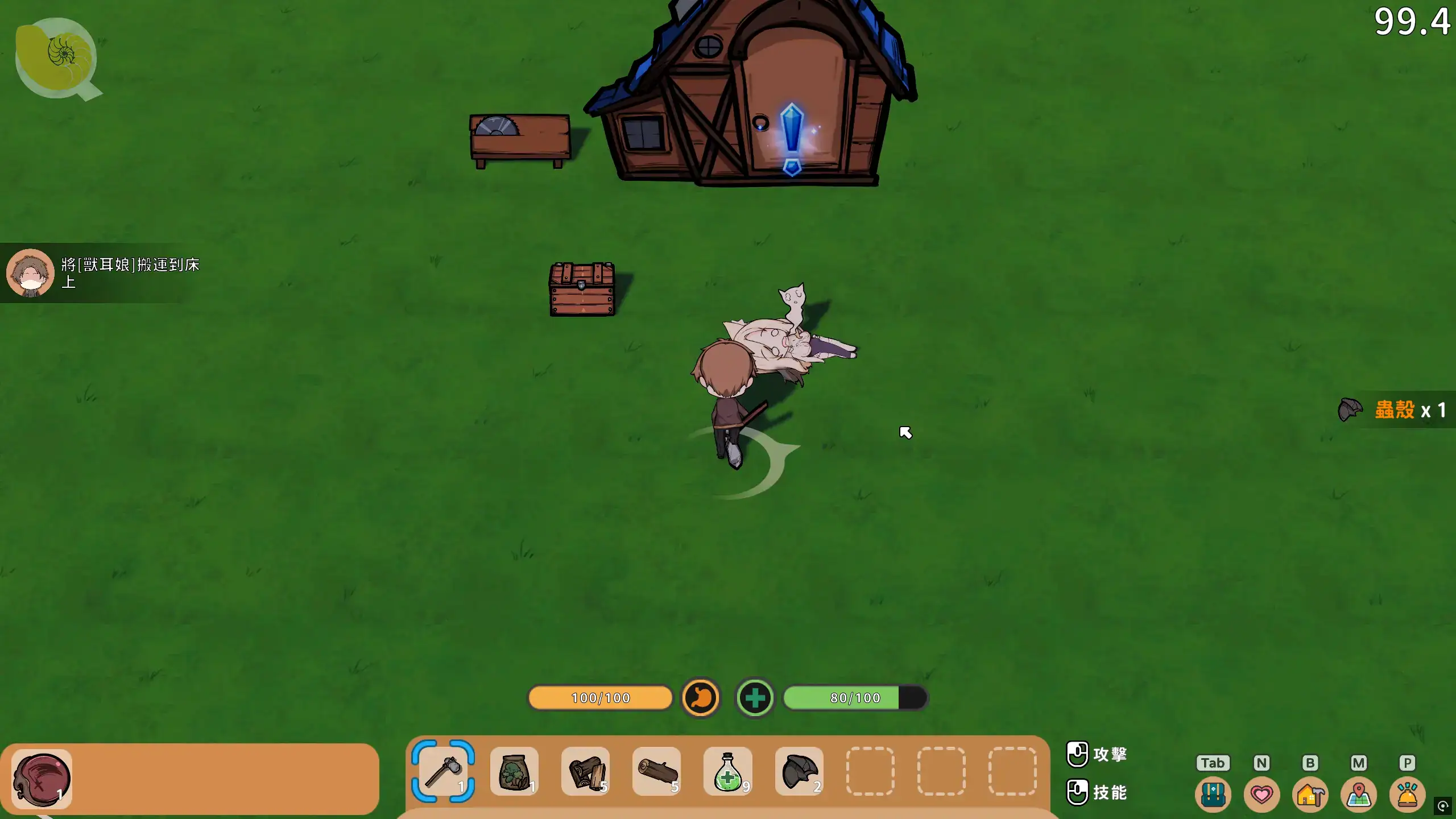Image resolution: width=1456 pixels, height=819 pixels.
Task: Select the wood planks and logs stack
Action: pos(585,771)
